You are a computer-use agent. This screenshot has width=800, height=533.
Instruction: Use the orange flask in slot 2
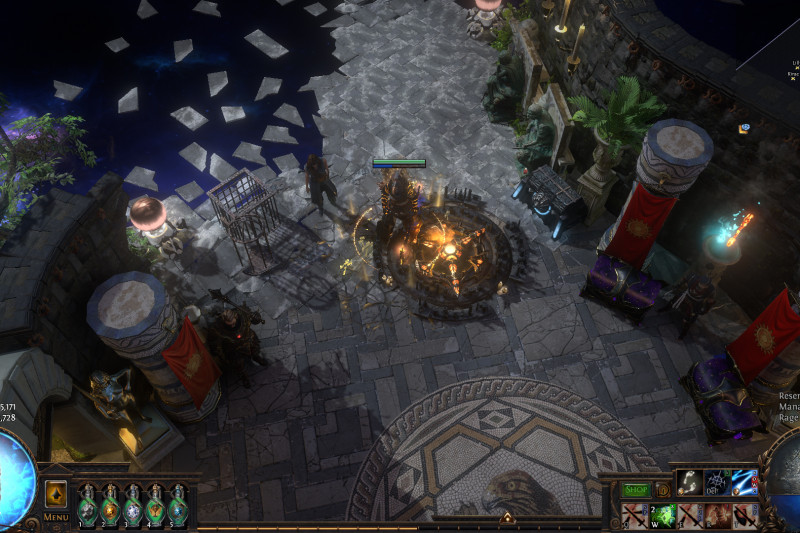point(110,507)
